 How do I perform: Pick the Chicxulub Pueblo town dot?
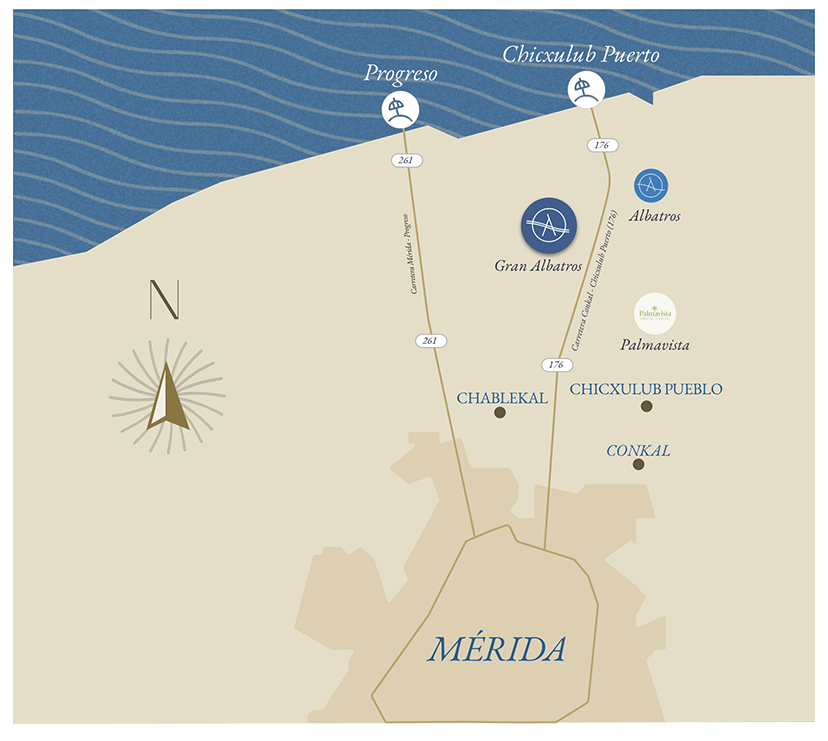[647, 406]
